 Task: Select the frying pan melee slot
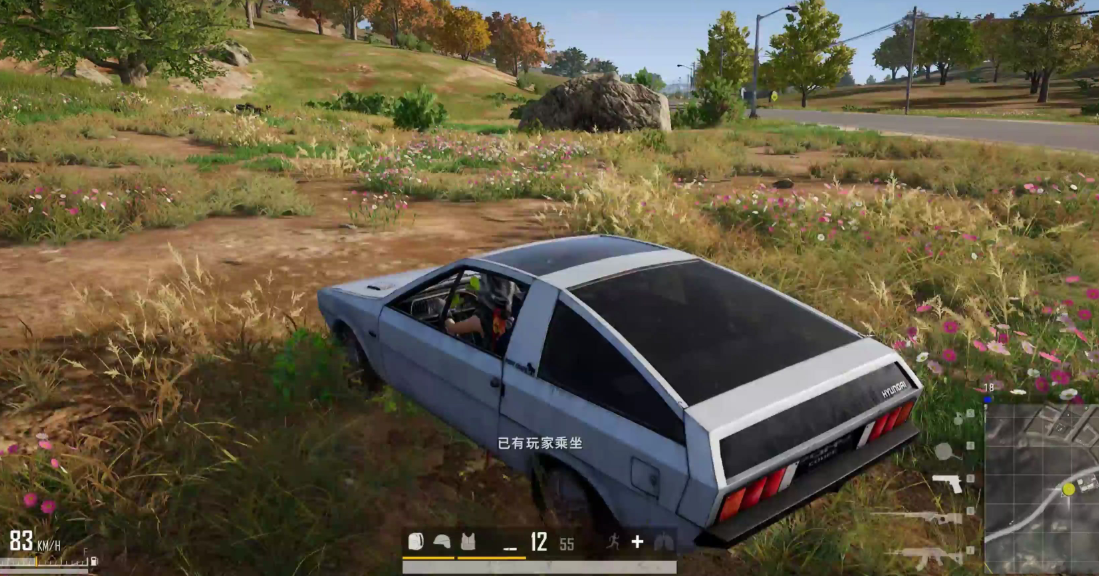[x=942, y=449]
